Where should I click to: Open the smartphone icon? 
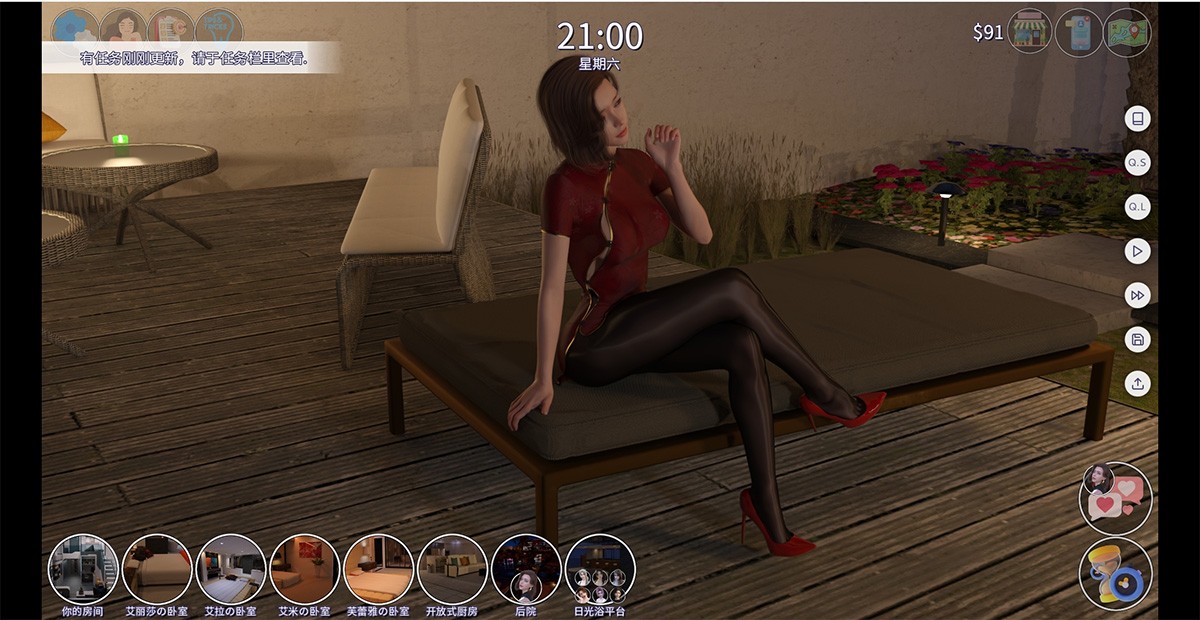(x=1079, y=32)
